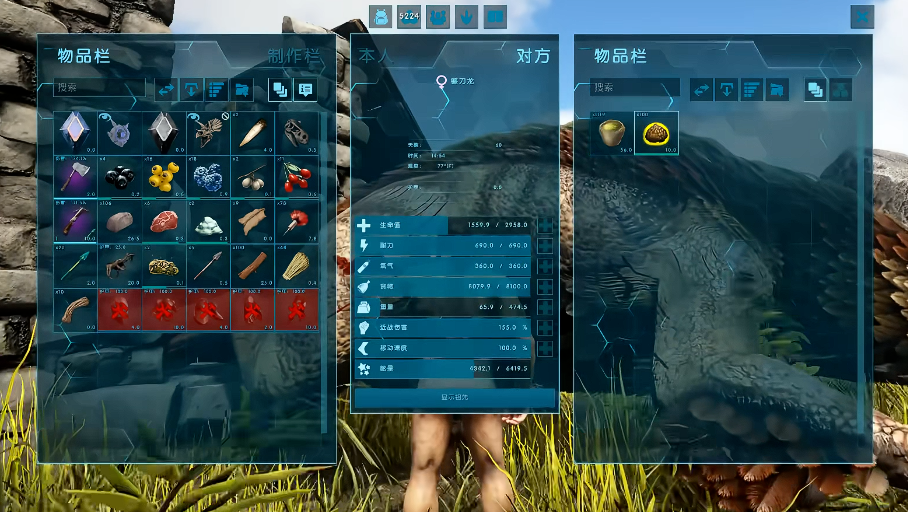This screenshot has height=512, width=908.
Task: Click the dinosaur inventory search box
Action: click(634, 88)
